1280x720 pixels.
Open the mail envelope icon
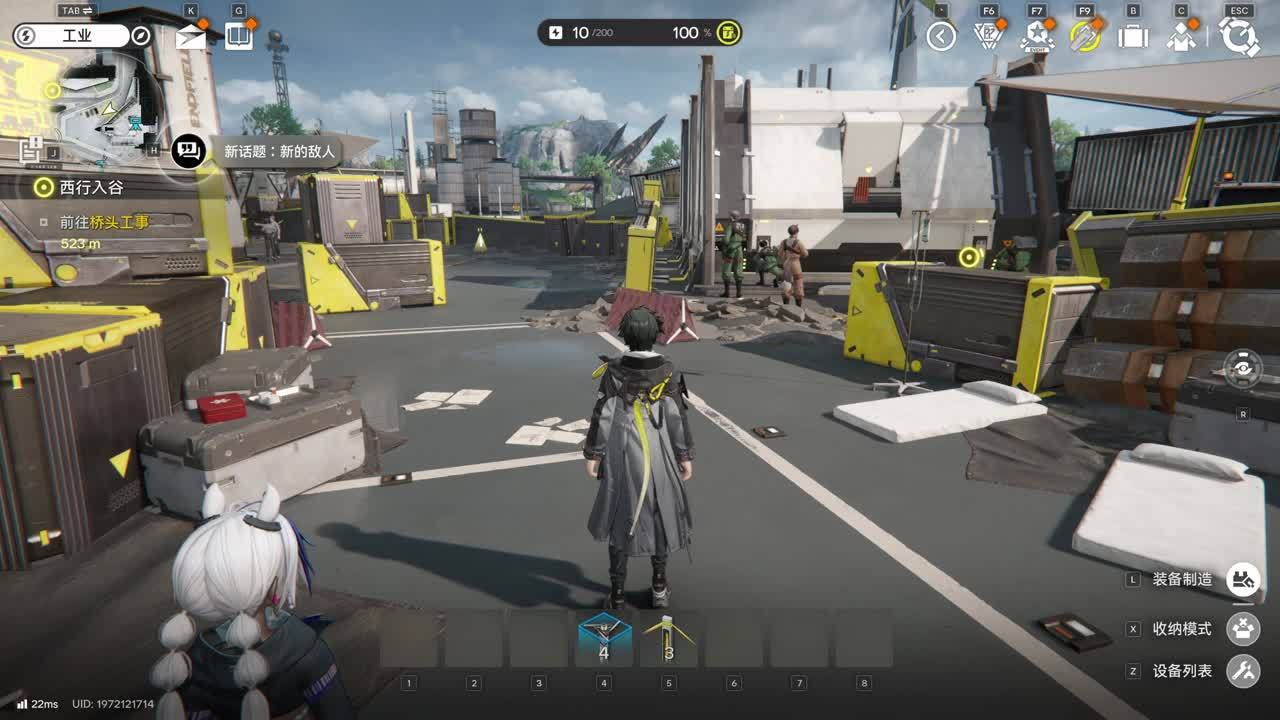[x=190, y=38]
